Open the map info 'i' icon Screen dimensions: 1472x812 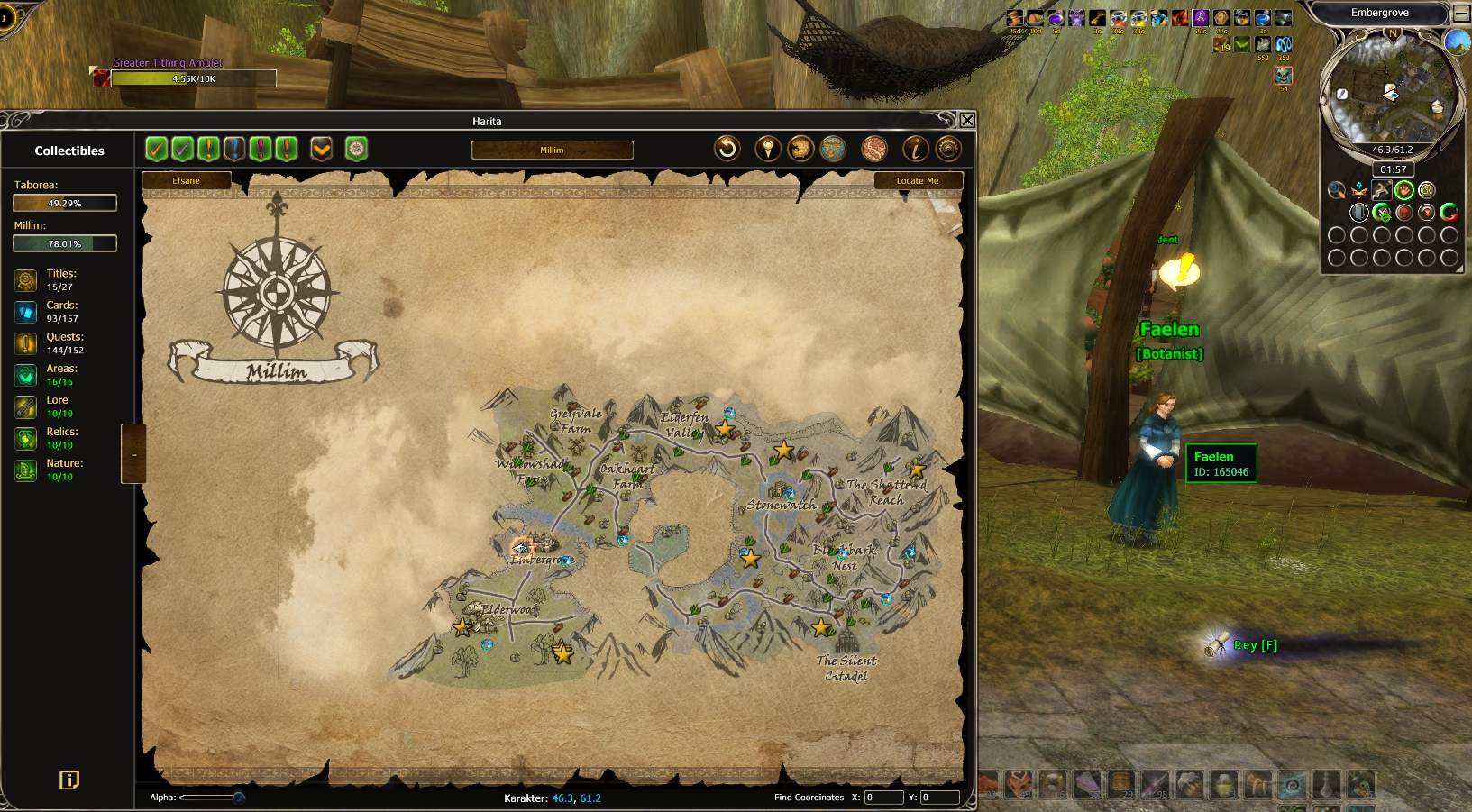tap(915, 149)
